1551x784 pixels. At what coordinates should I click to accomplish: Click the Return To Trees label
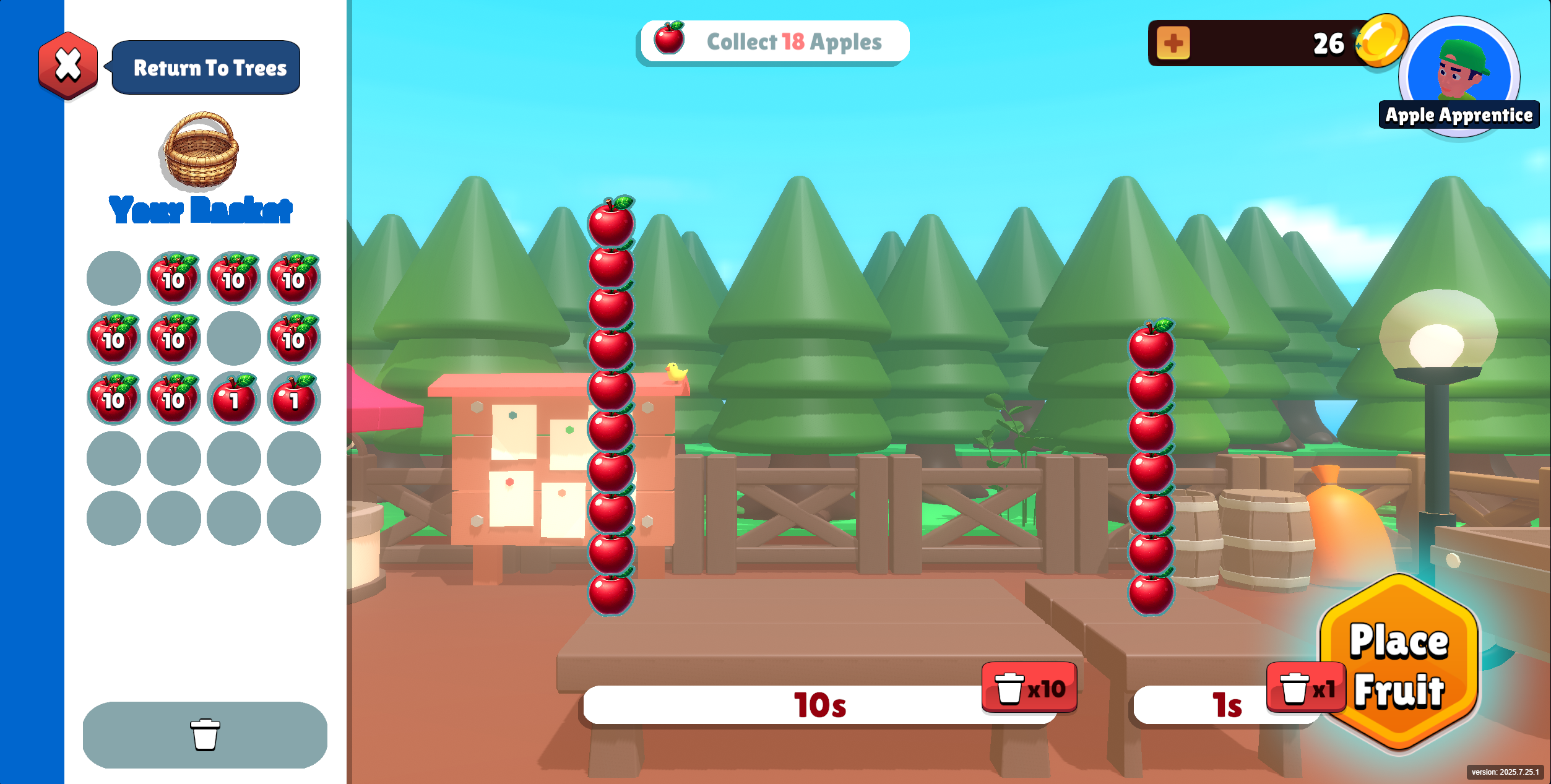(x=208, y=68)
